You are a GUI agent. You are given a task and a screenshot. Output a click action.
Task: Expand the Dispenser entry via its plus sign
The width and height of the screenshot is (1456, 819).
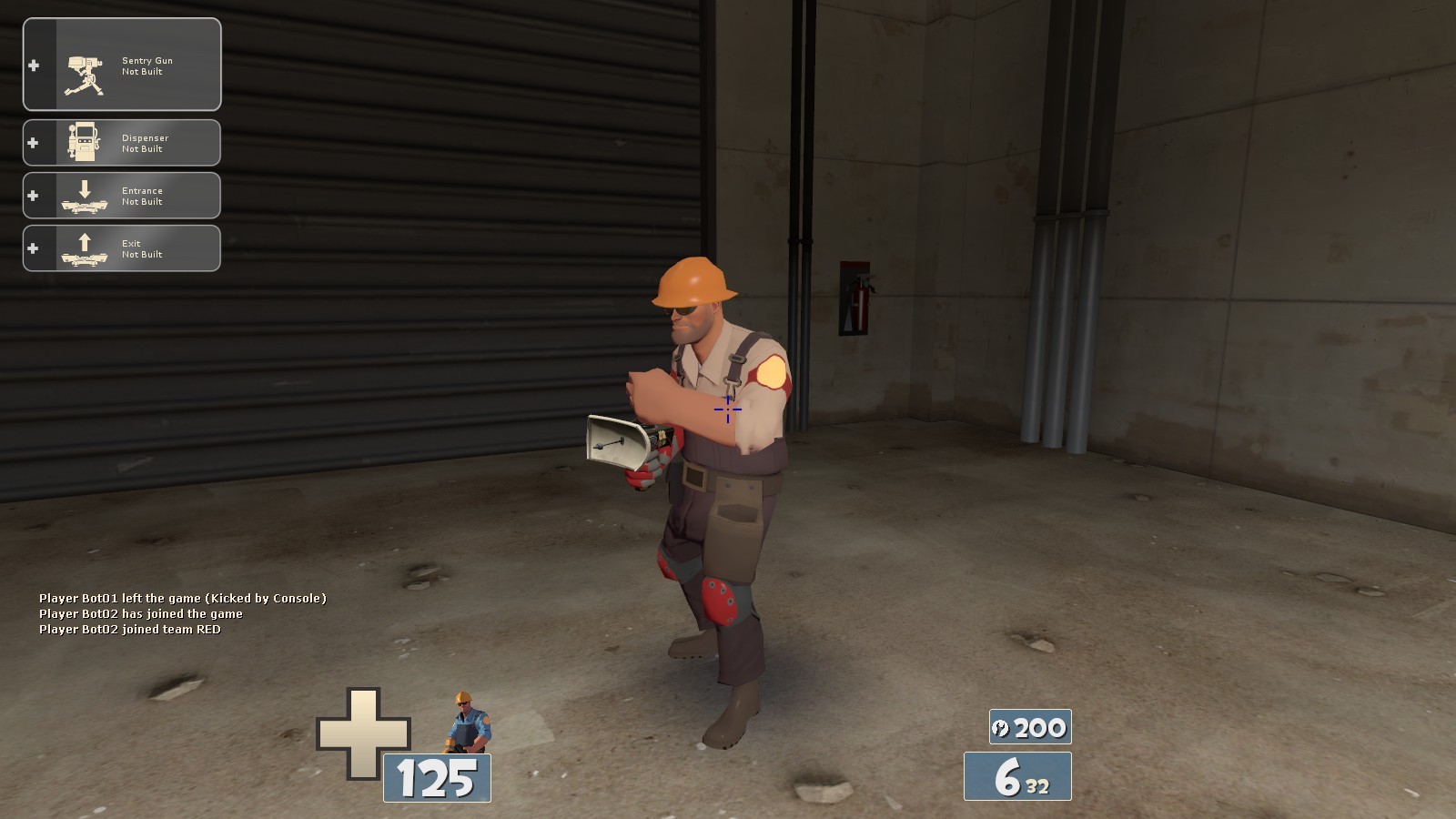[x=34, y=142]
